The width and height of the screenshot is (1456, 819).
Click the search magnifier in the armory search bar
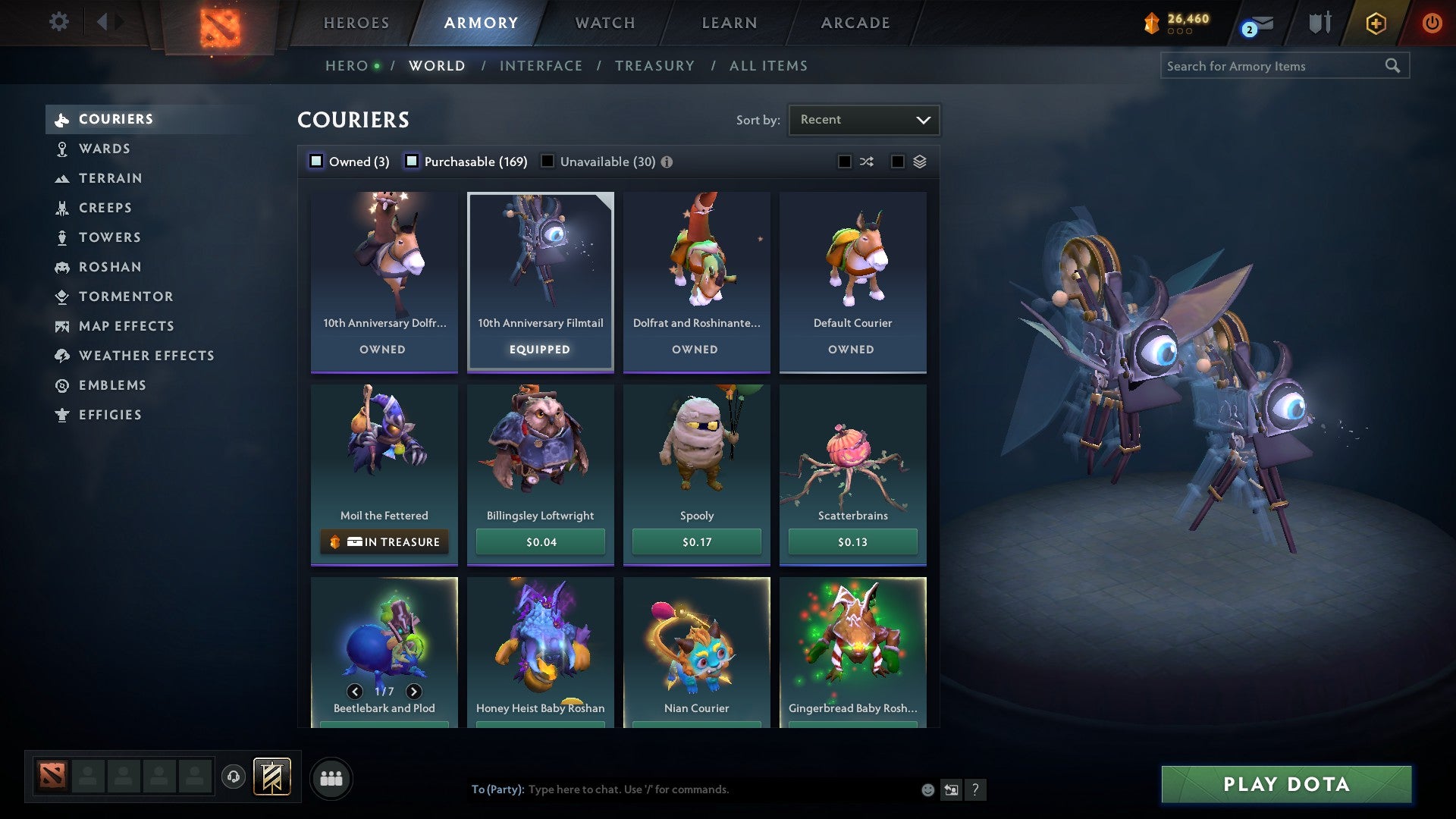(x=1394, y=66)
